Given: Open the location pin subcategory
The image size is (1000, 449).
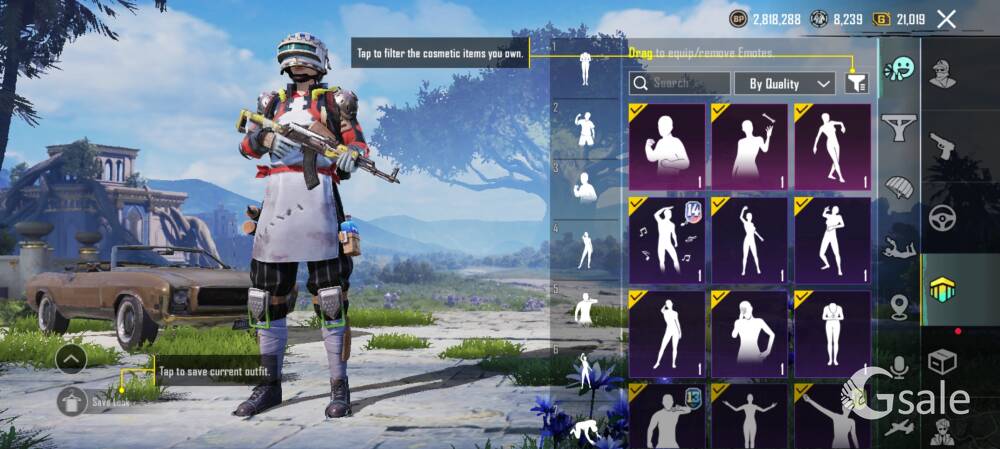Looking at the screenshot, I should pos(899,307).
